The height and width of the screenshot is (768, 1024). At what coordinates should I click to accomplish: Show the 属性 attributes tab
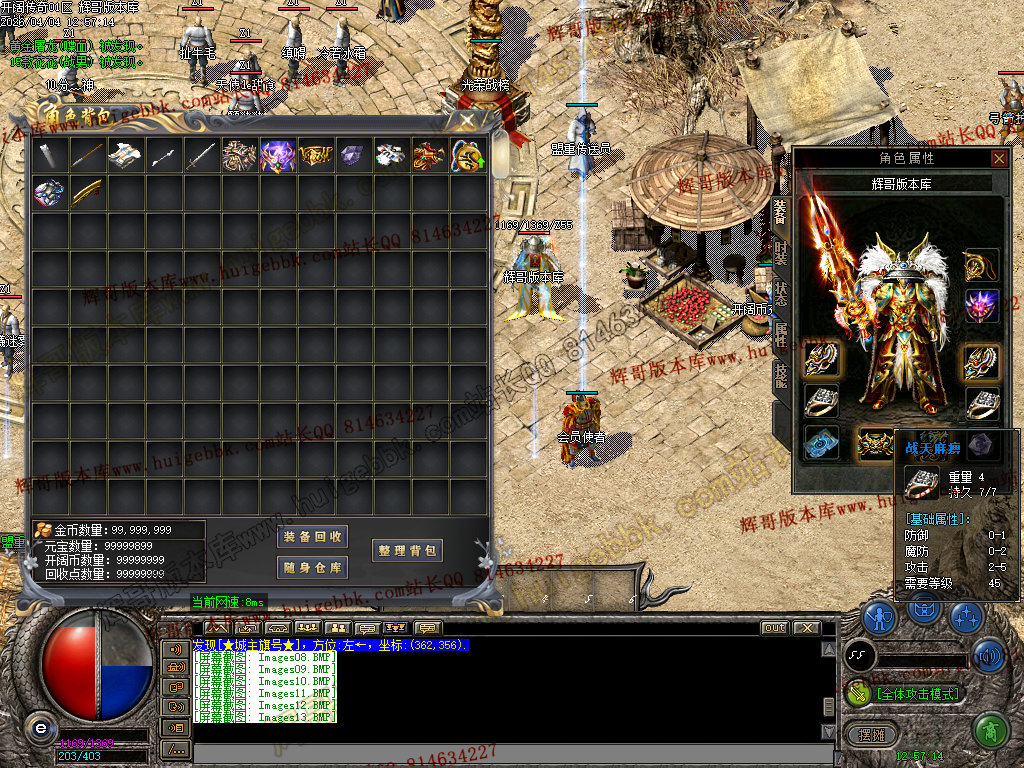[x=781, y=334]
